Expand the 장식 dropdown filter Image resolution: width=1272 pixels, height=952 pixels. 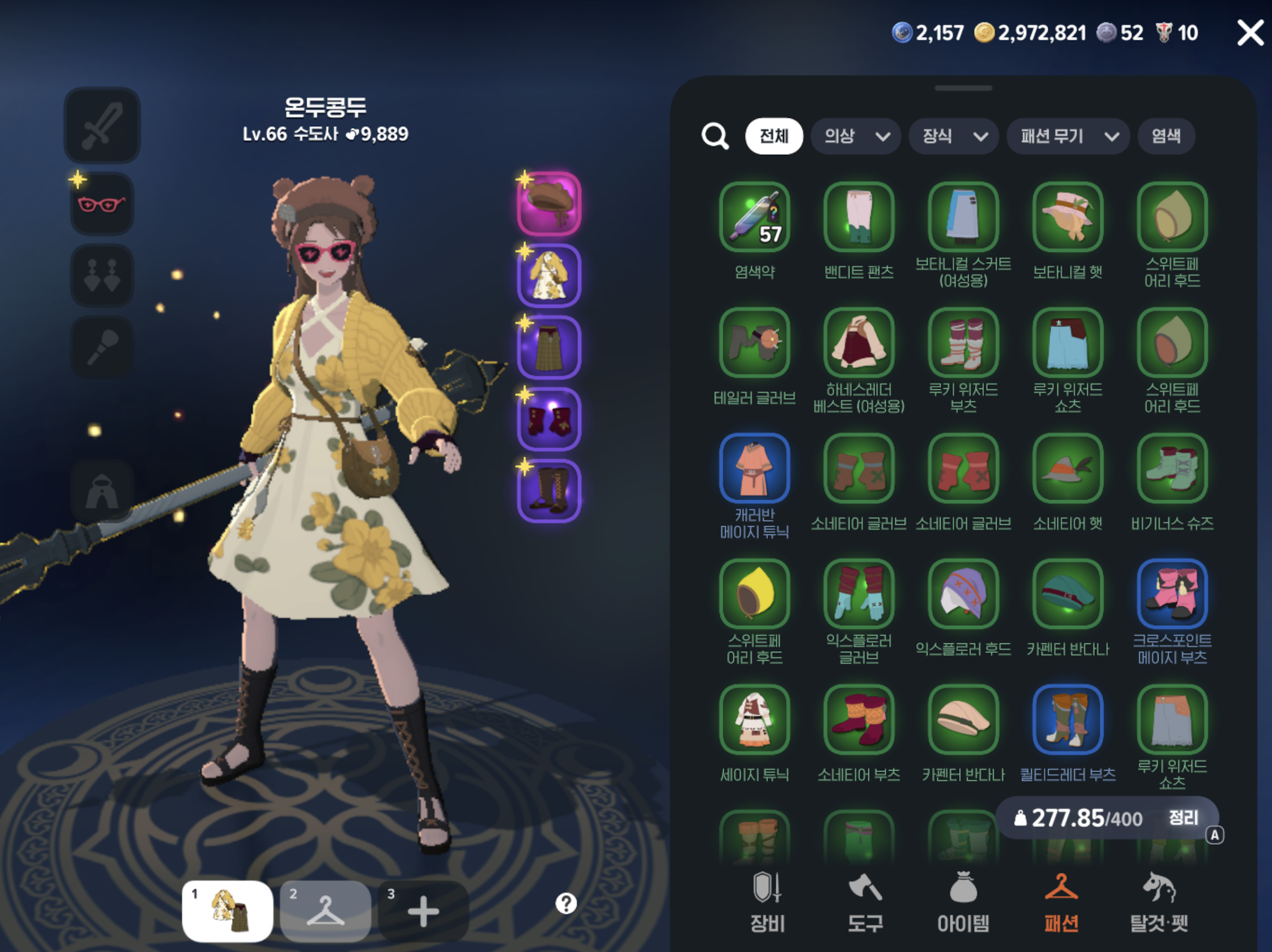click(953, 136)
